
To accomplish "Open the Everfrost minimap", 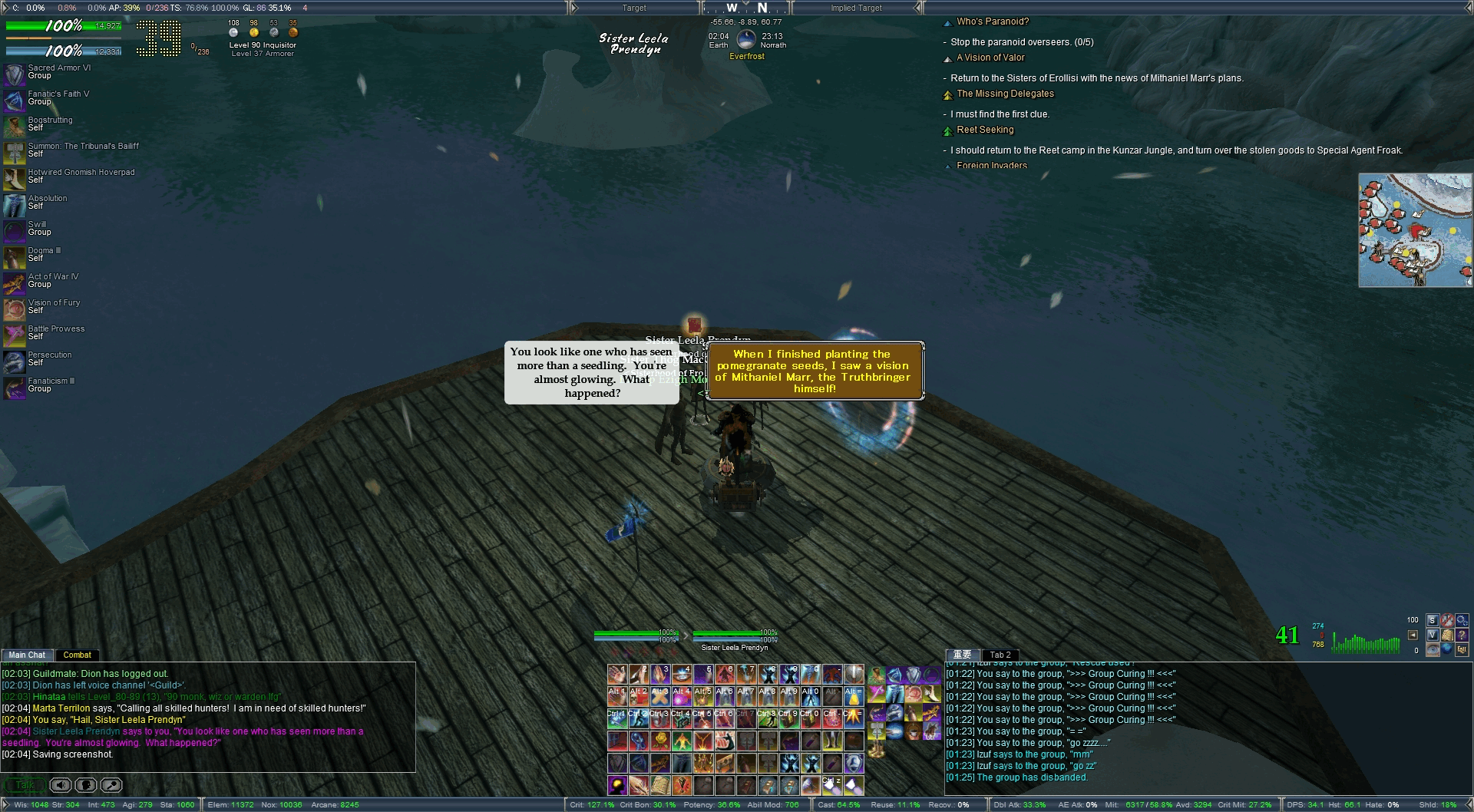I will click(x=1414, y=230).
